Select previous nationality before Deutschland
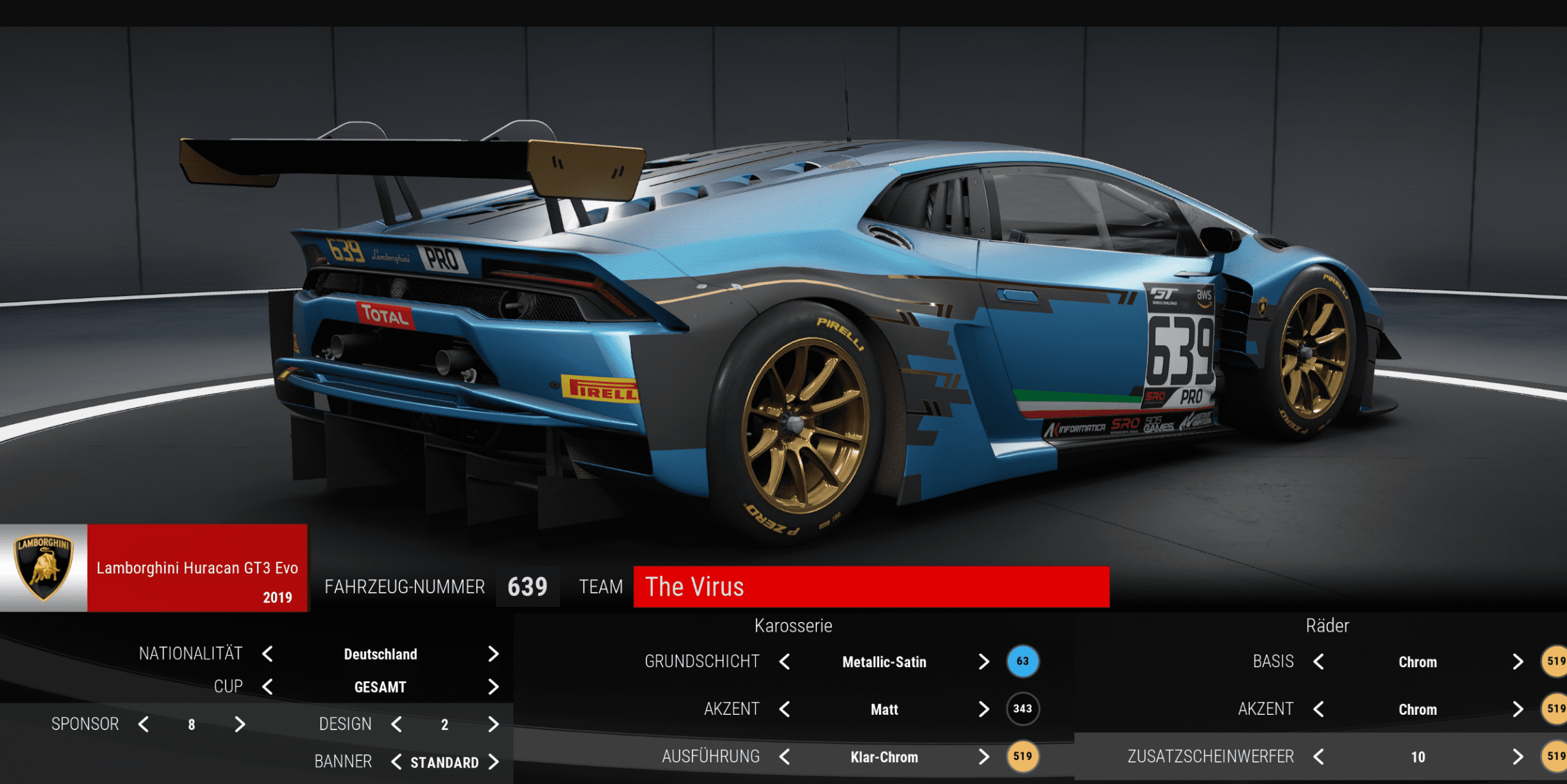The height and width of the screenshot is (784, 1567). point(267,654)
